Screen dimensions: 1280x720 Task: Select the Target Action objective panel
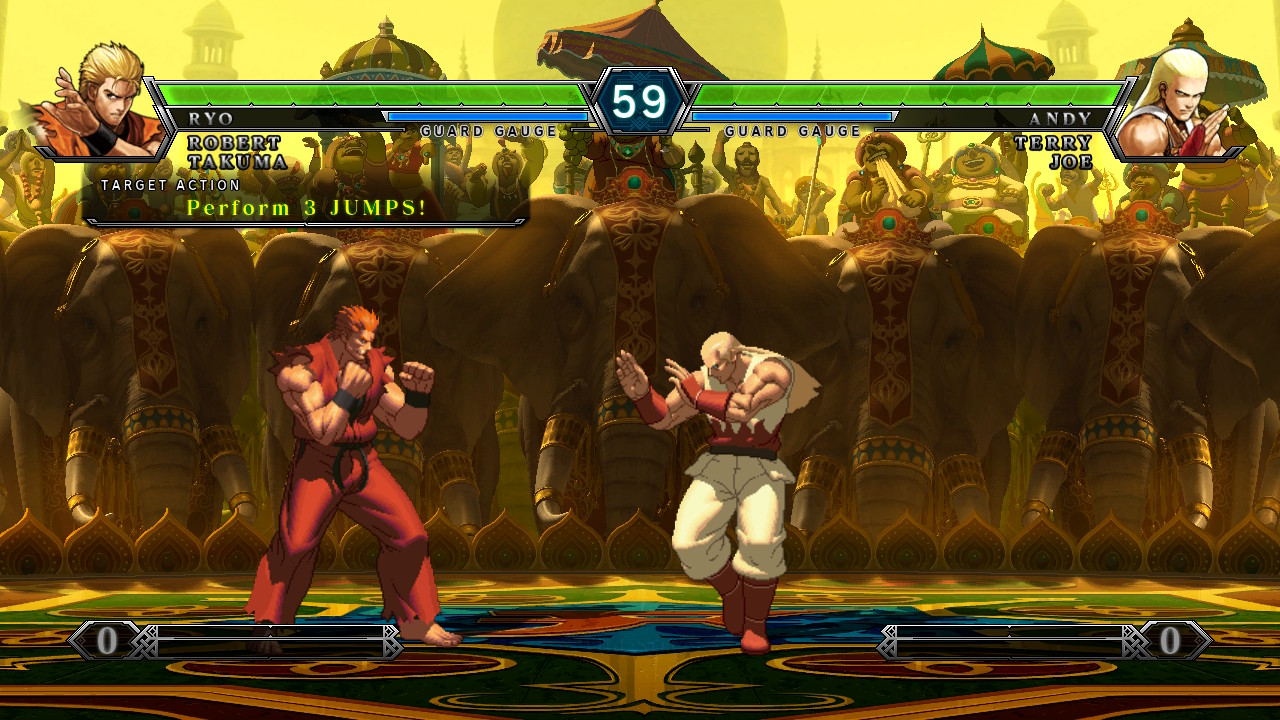306,200
